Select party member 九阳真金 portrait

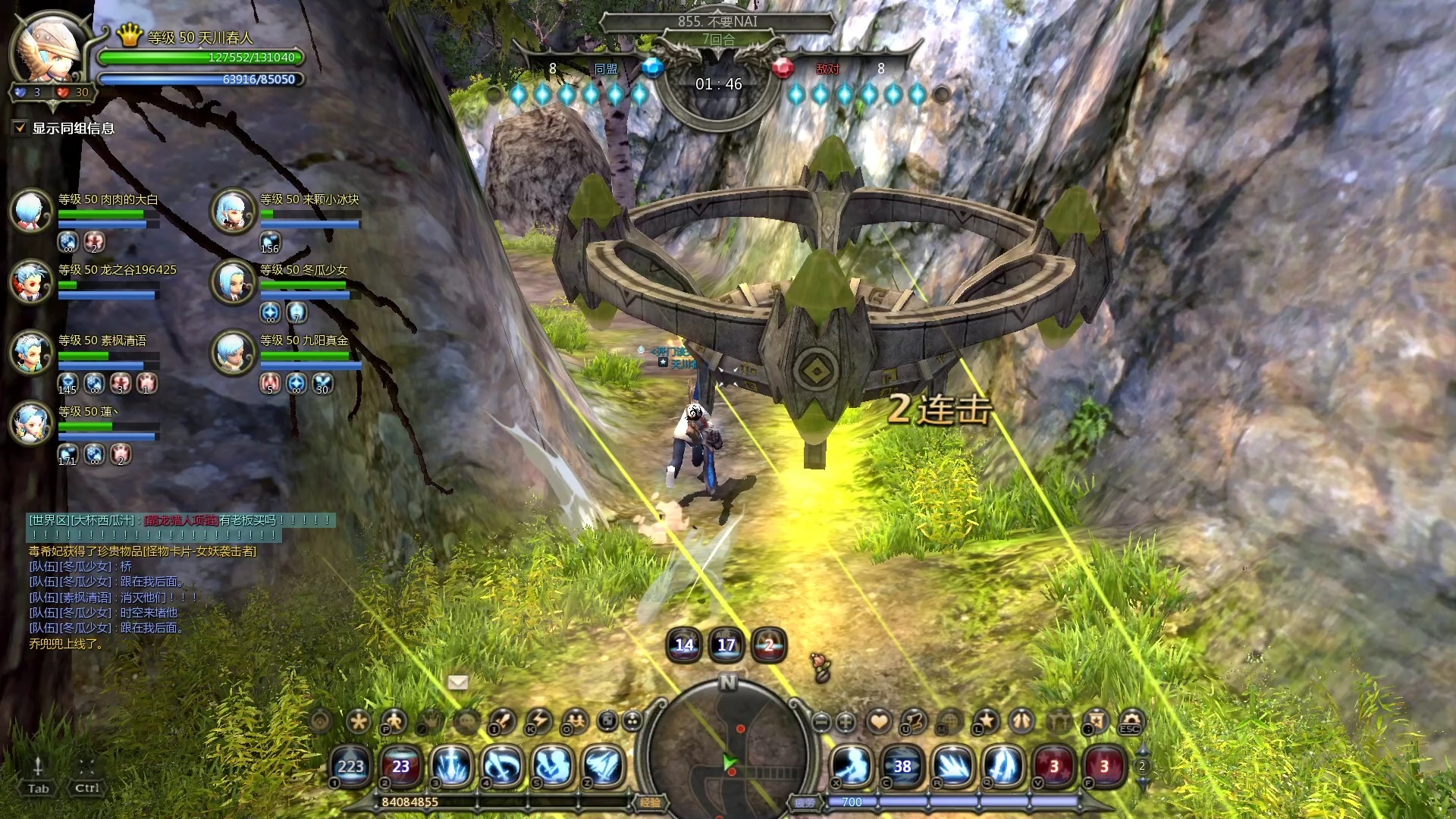[233, 352]
